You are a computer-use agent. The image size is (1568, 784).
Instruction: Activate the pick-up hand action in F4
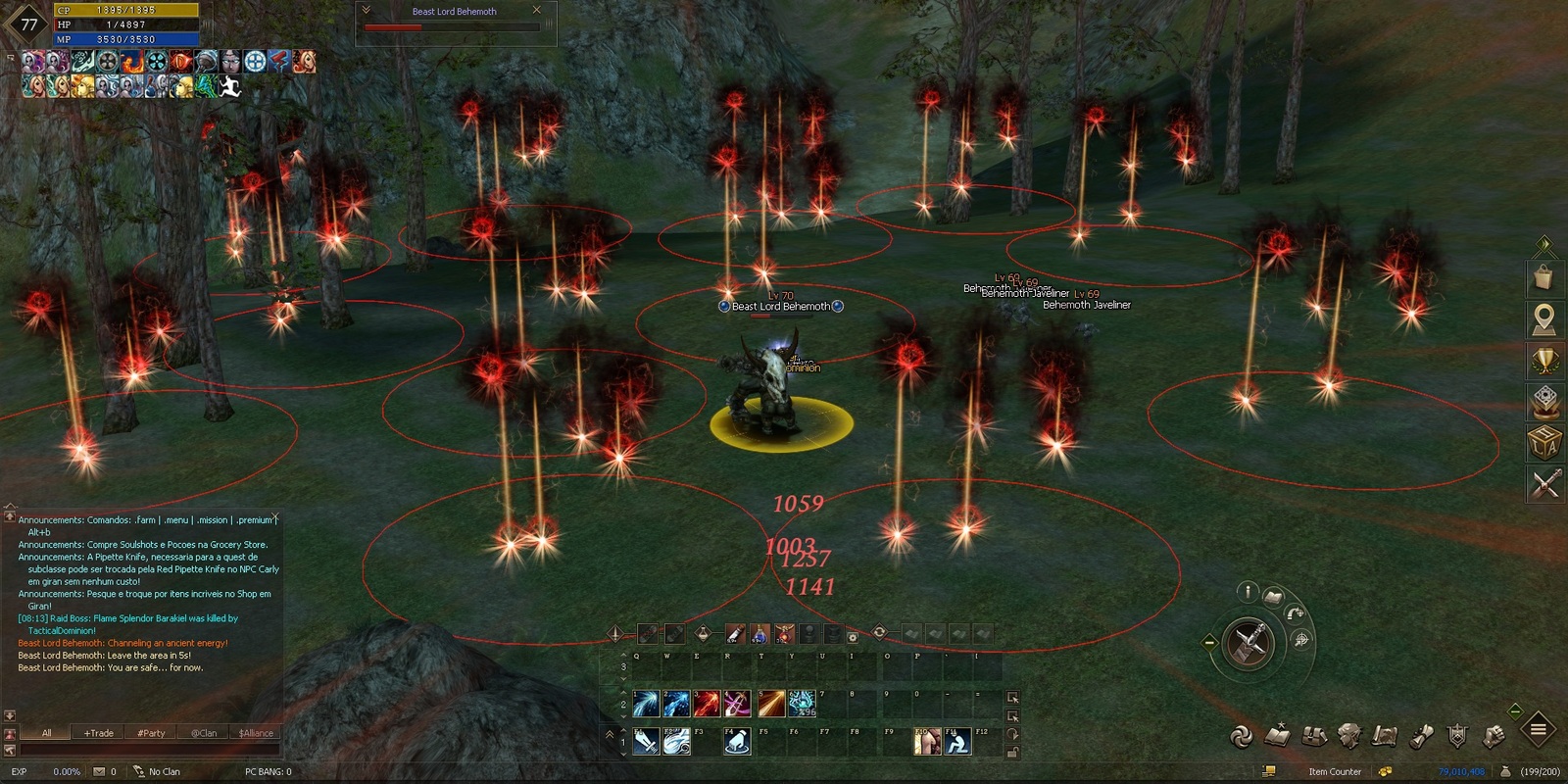tap(737, 743)
